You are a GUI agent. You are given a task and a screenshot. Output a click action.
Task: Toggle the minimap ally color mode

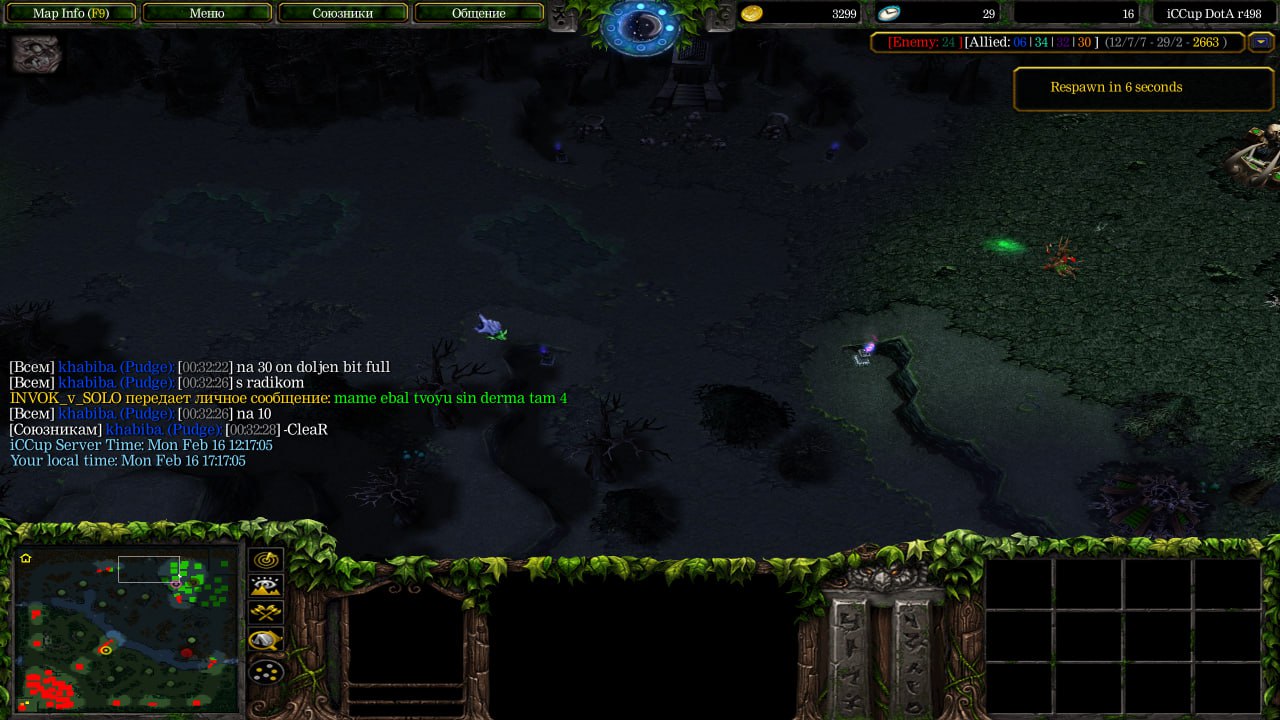[266, 613]
